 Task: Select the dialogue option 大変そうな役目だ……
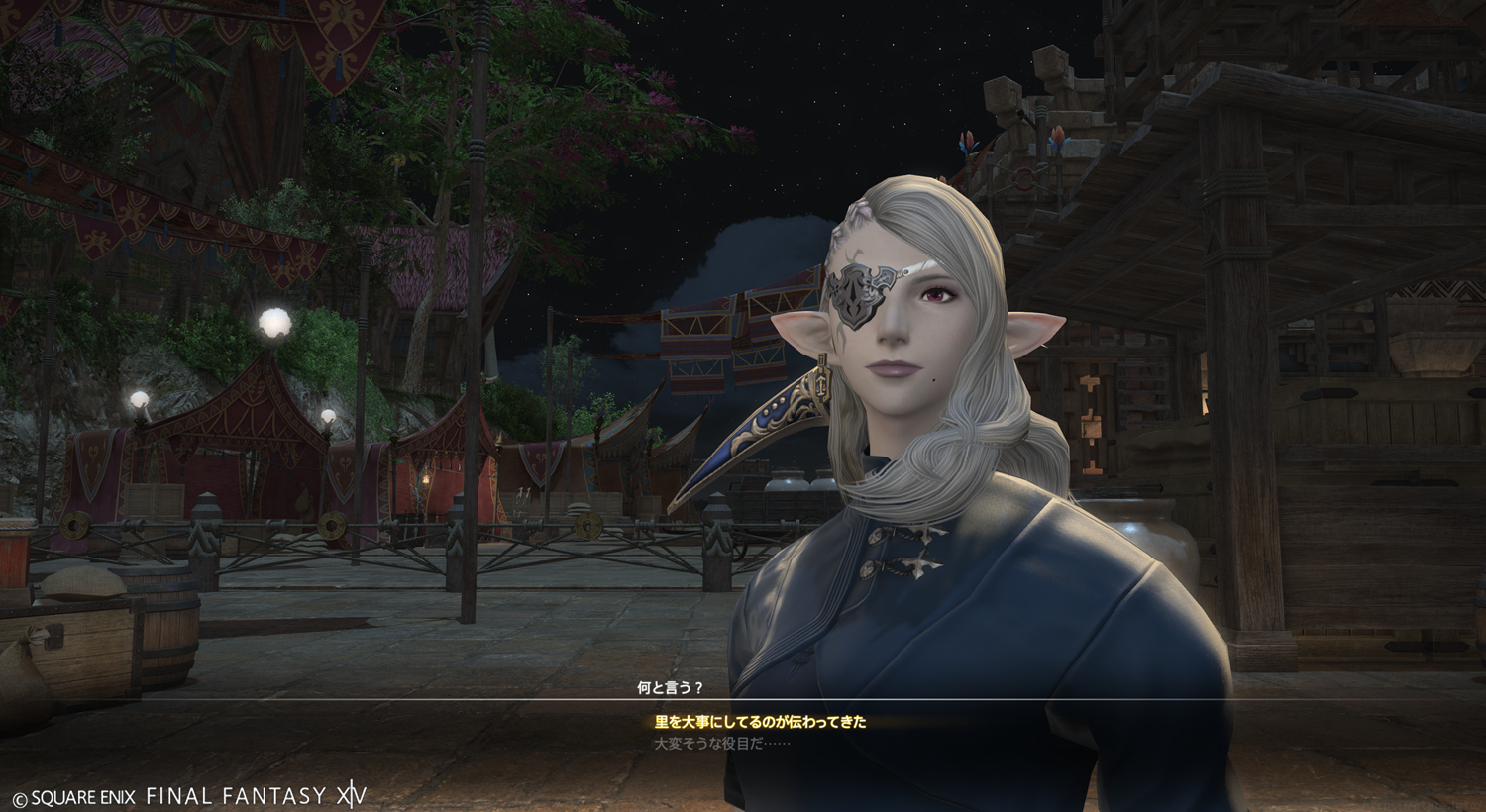(x=722, y=743)
